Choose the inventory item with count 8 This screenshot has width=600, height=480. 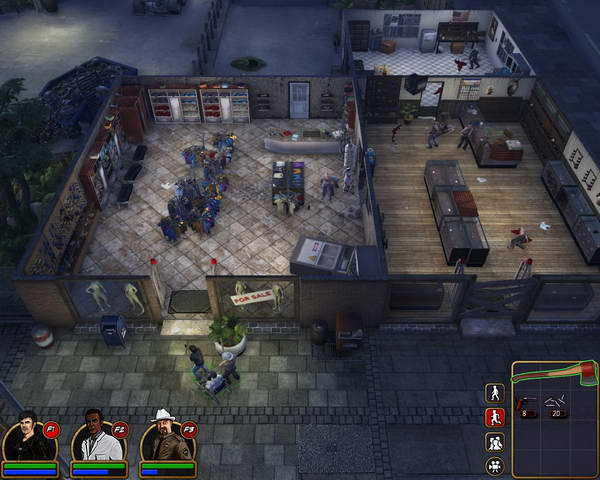(x=527, y=405)
